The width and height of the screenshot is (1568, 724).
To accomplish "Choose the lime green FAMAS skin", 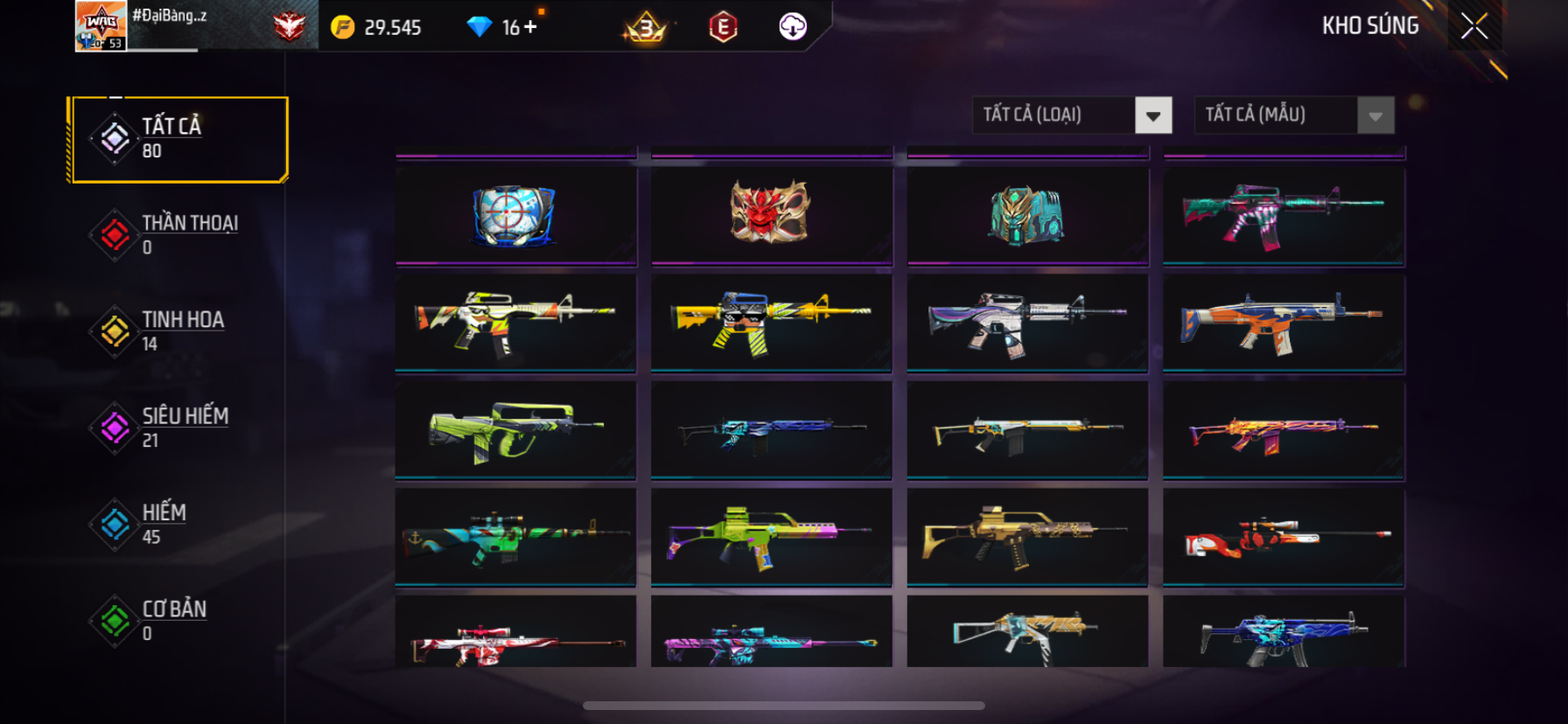I will 514,430.
